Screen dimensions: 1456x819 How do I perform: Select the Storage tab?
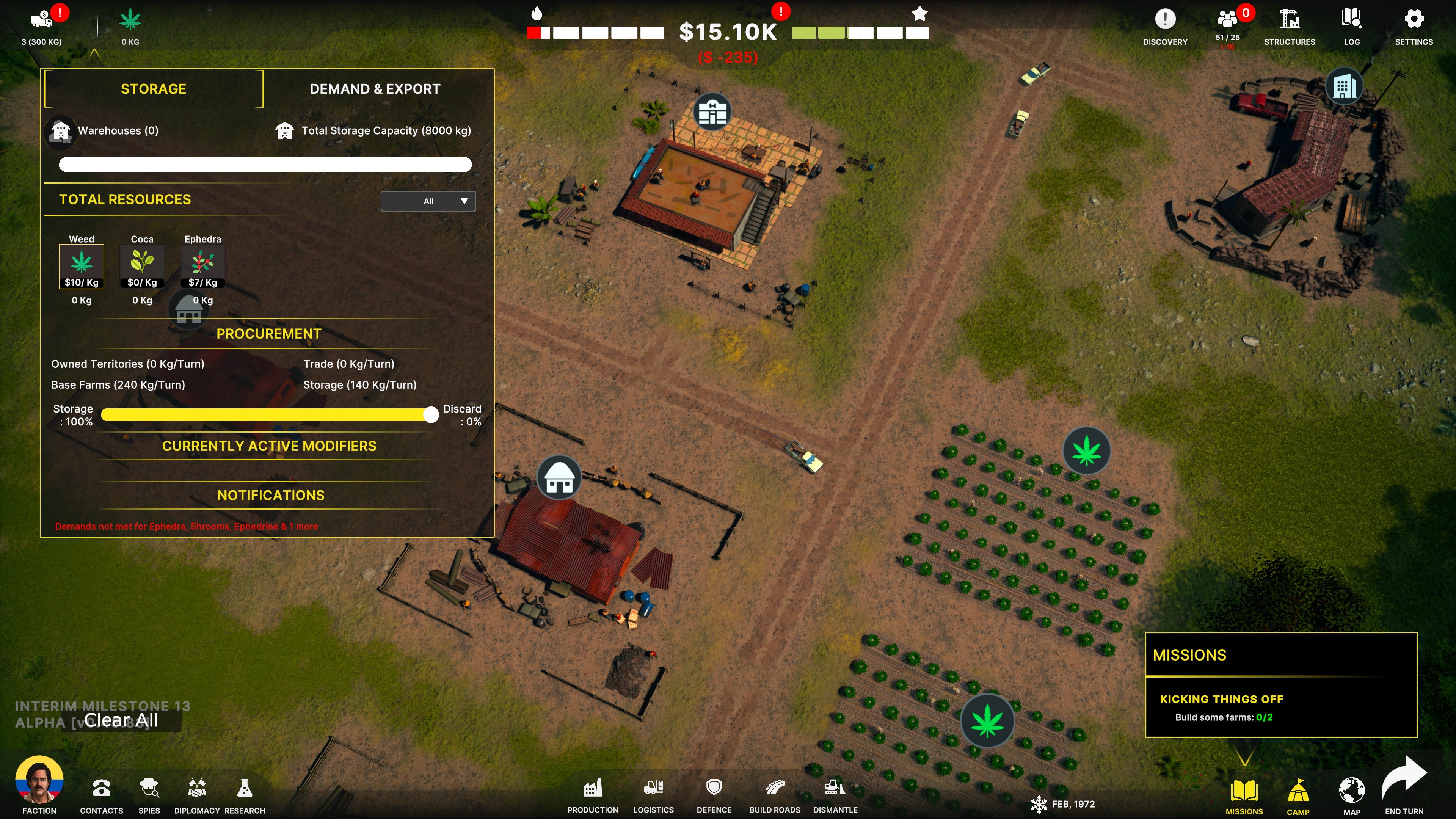point(153,89)
